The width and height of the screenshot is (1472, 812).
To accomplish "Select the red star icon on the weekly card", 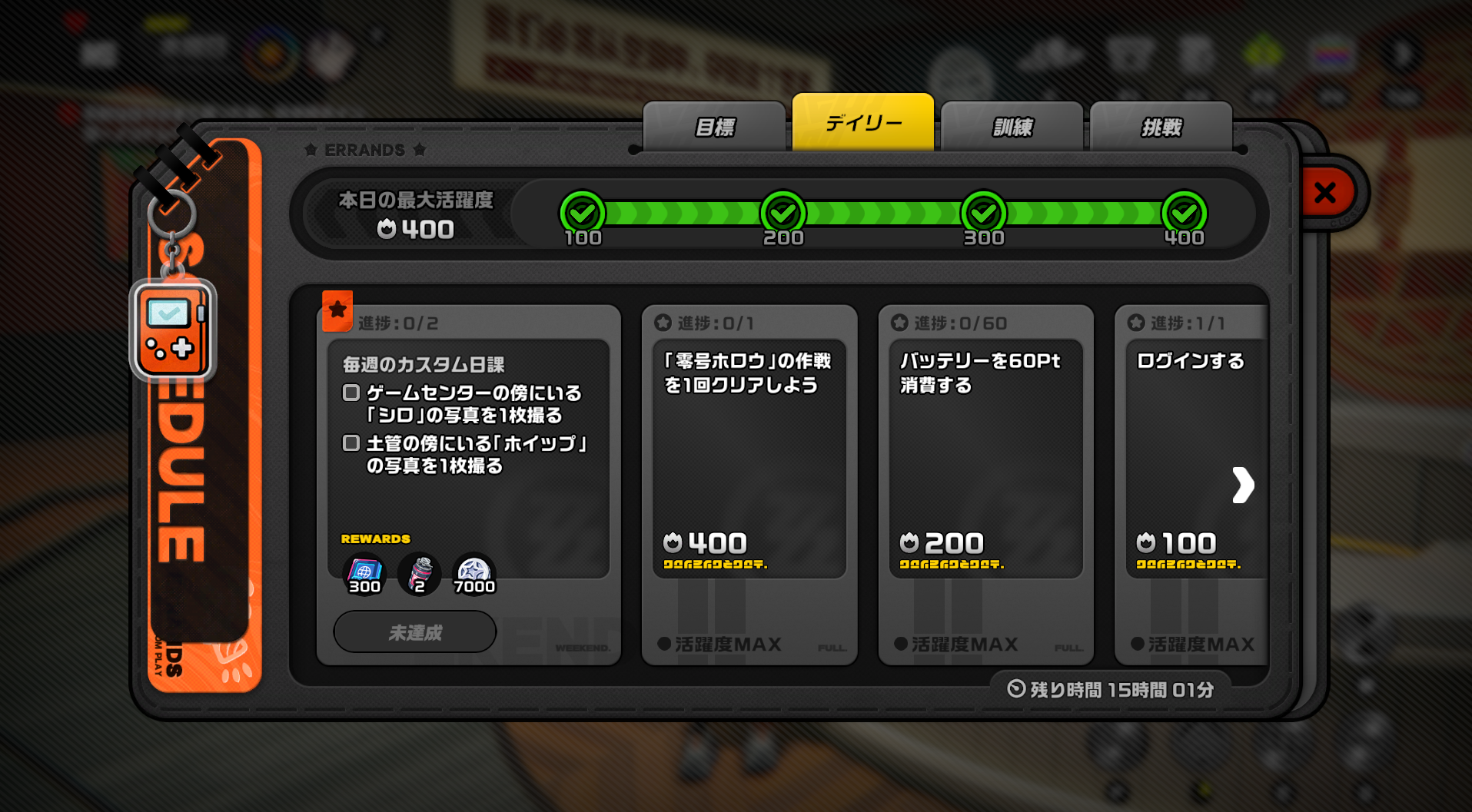I will (x=338, y=308).
